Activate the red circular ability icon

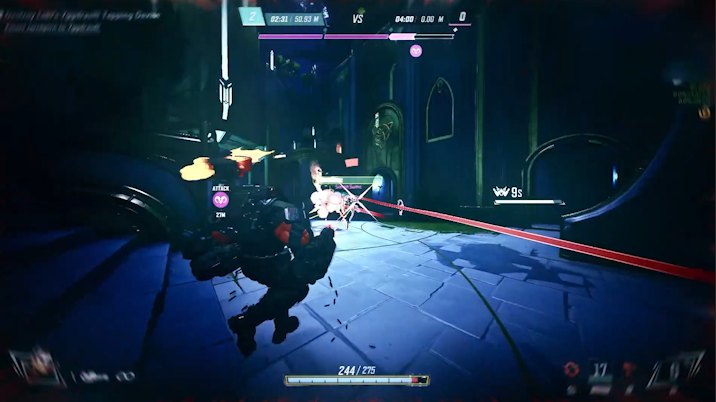tap(572, 369)
